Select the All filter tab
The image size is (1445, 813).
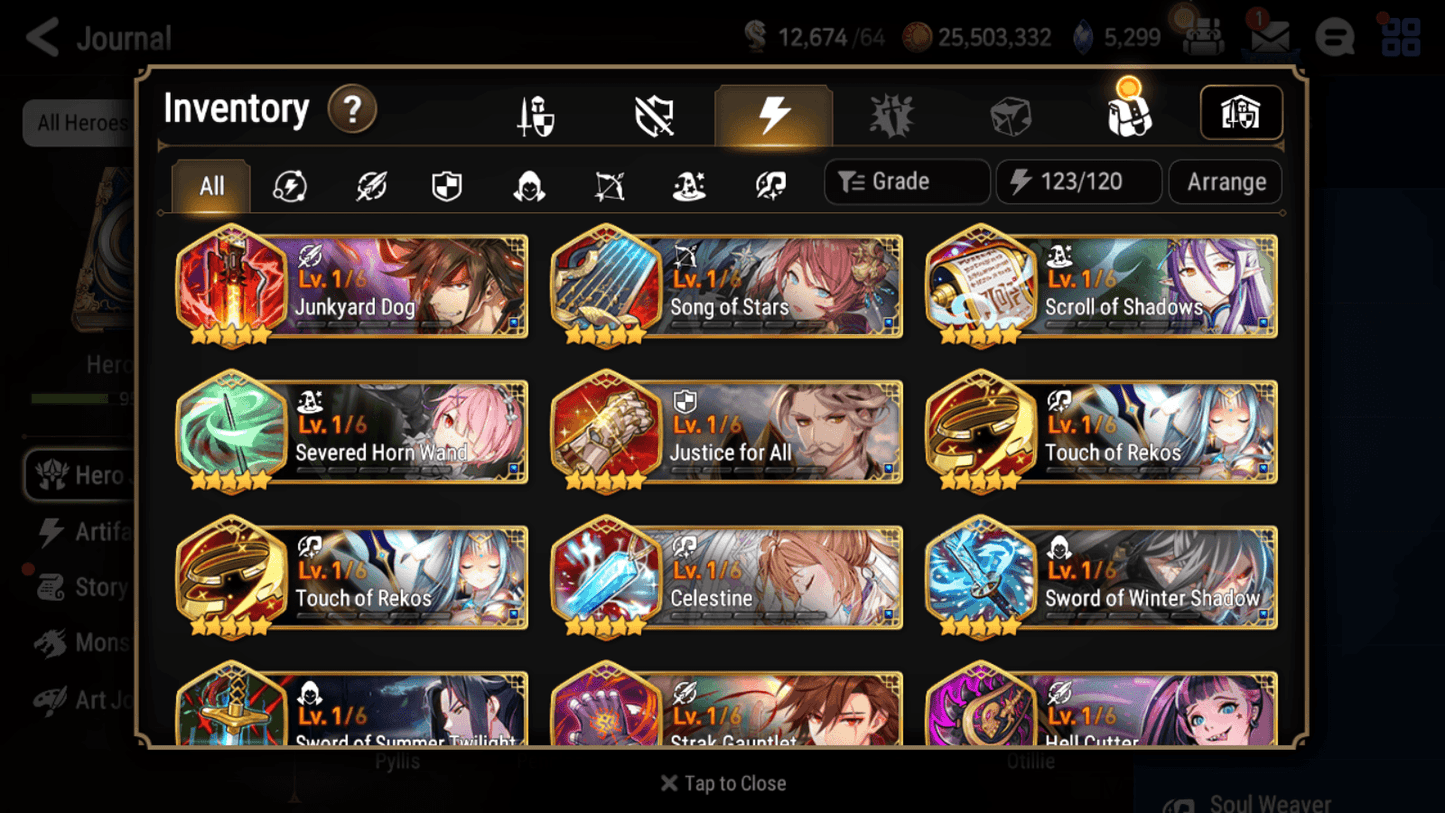coord(210,186)
